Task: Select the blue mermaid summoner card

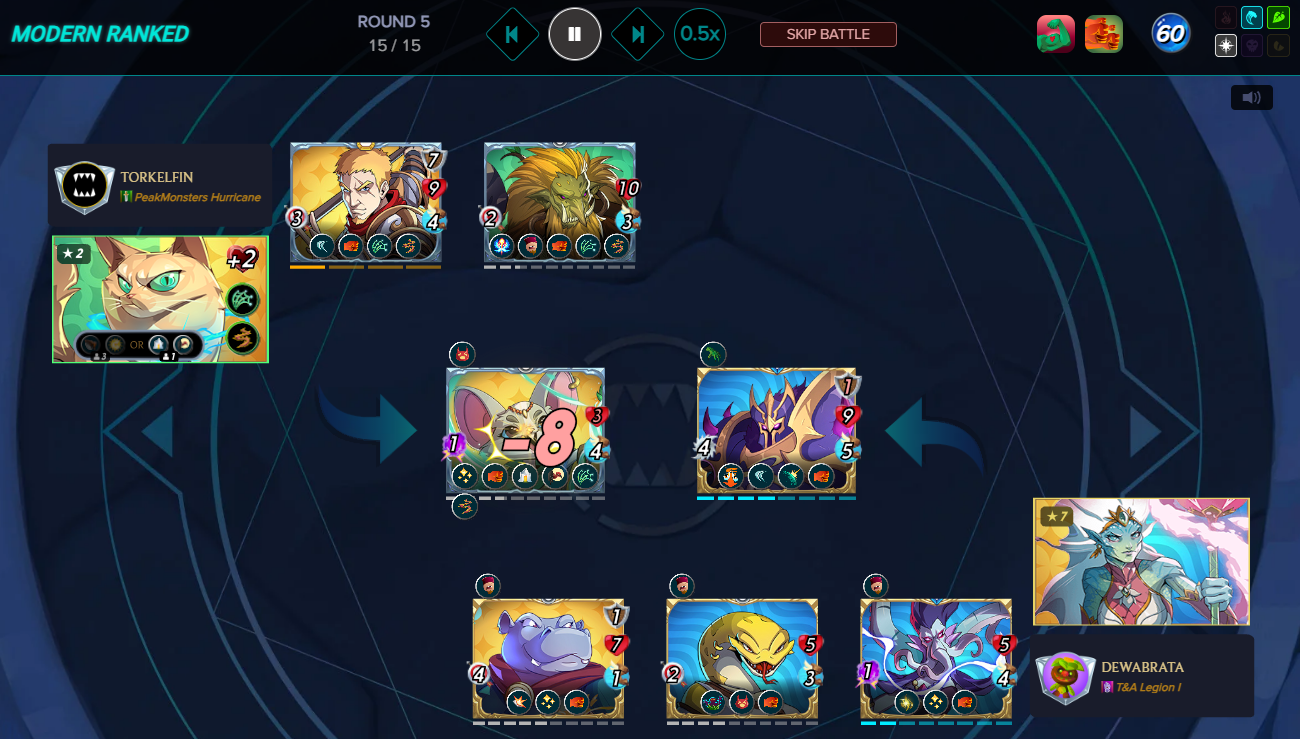Action: pyautogui.click(x=1141, y=561)
